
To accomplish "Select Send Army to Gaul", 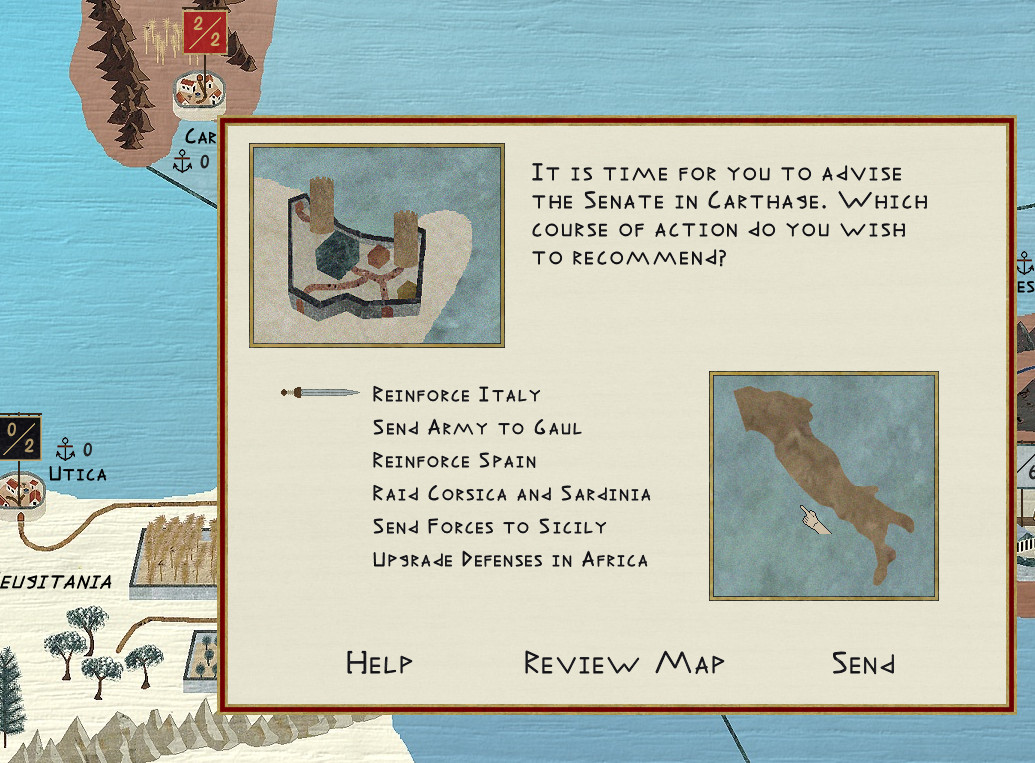I will [477, 428].
